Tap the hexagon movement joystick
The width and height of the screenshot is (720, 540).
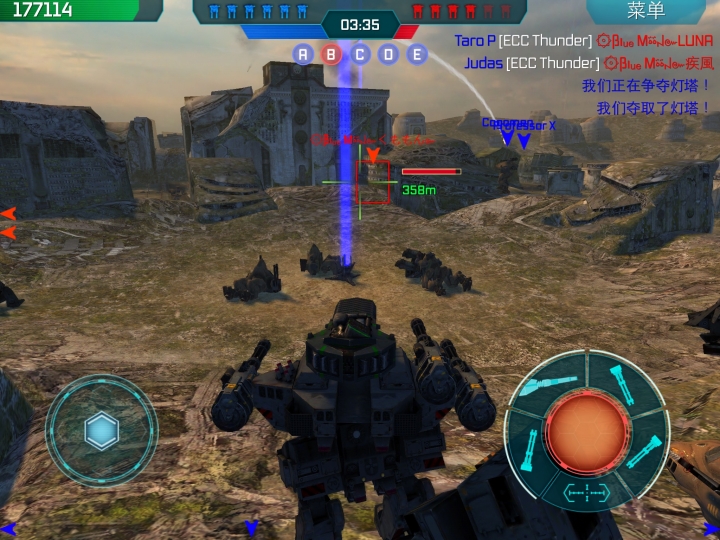click(102, 431)
